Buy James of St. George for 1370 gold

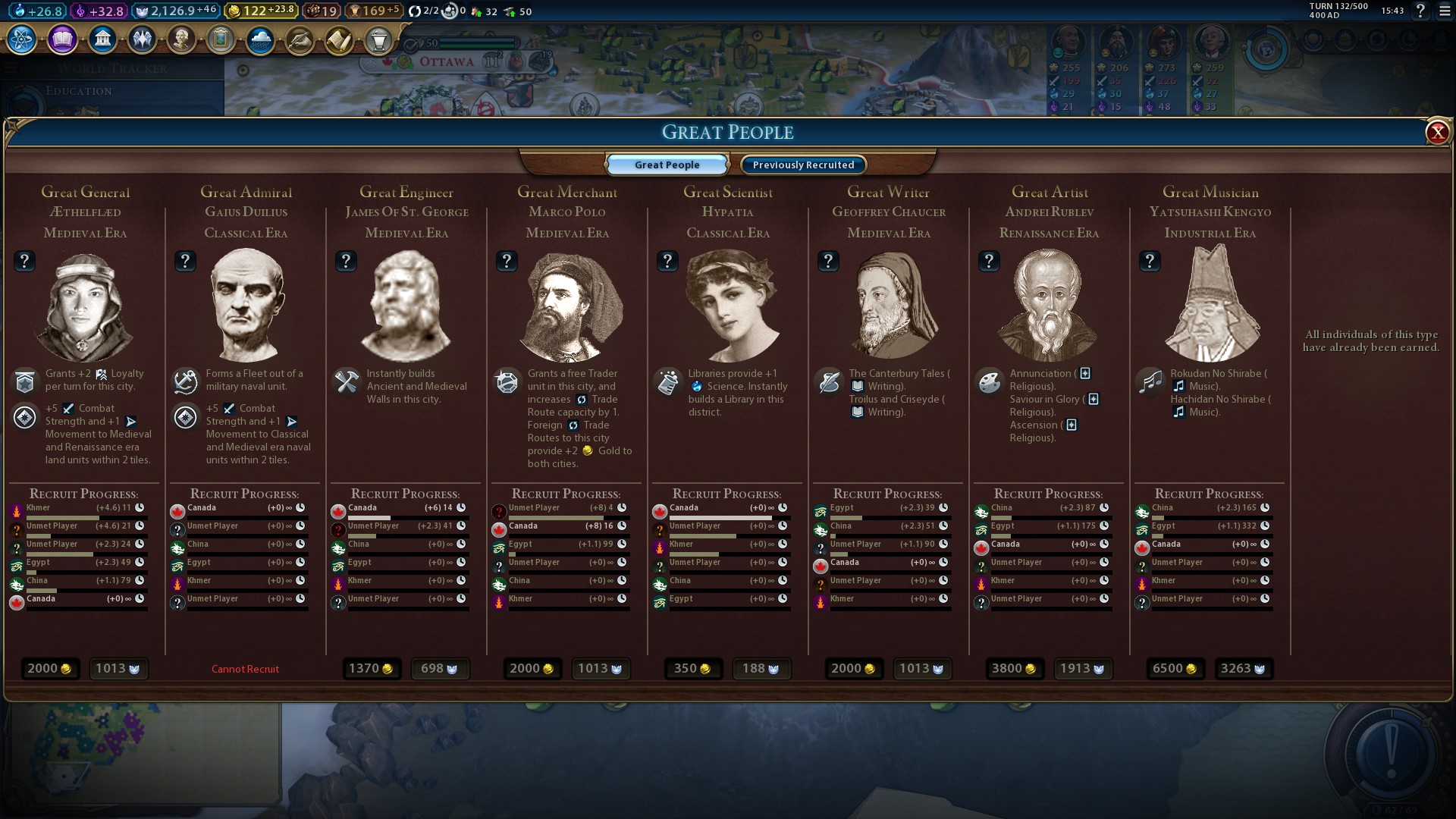[371, 668]
